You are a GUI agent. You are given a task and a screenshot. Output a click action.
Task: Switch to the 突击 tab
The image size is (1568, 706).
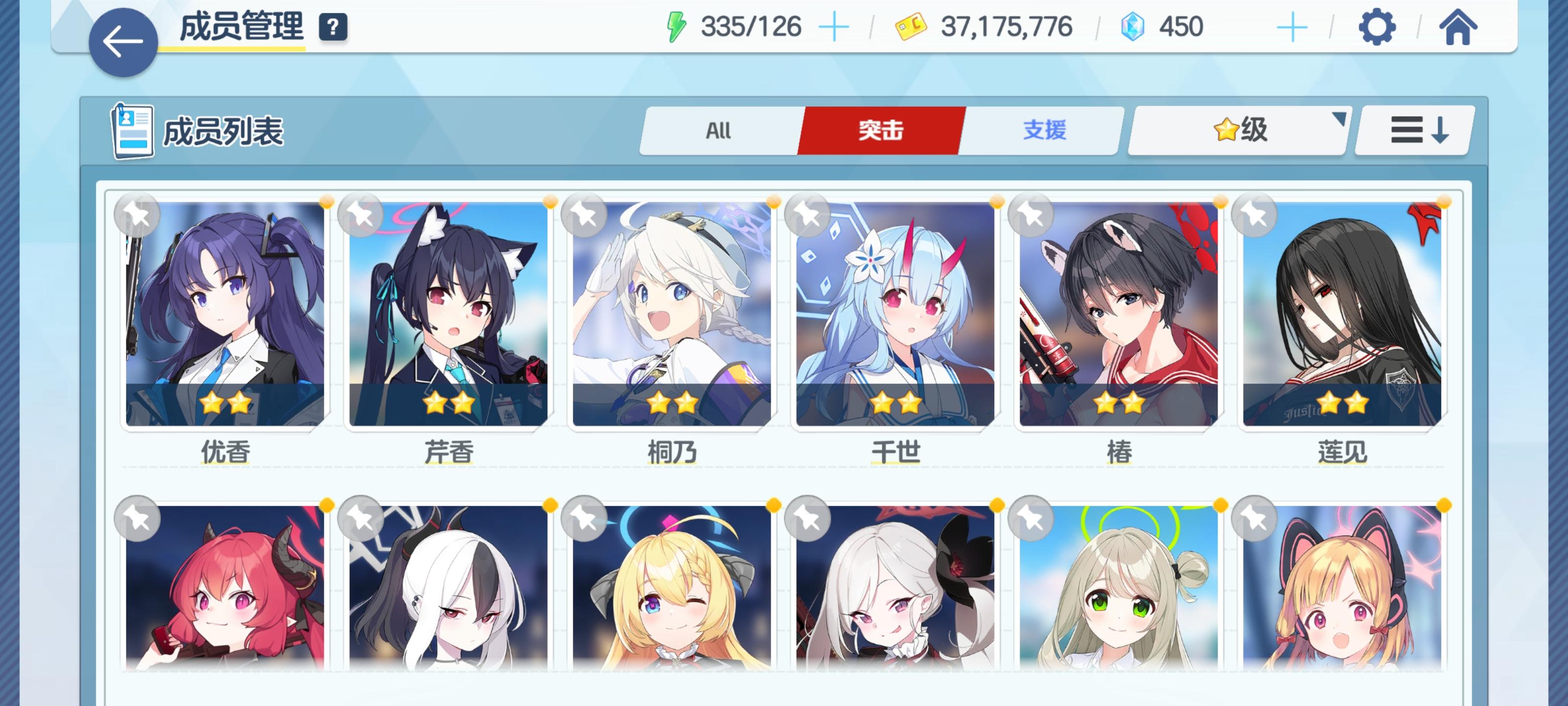[881, 130]
